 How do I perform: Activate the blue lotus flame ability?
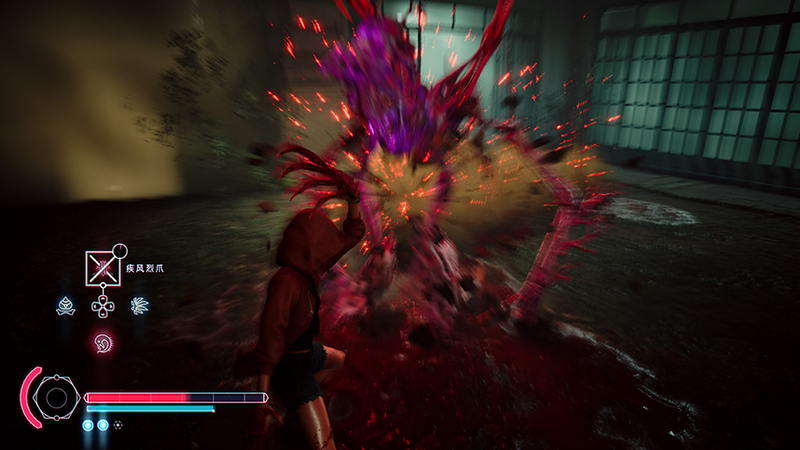pyautogui.click(x=65, y=304)
